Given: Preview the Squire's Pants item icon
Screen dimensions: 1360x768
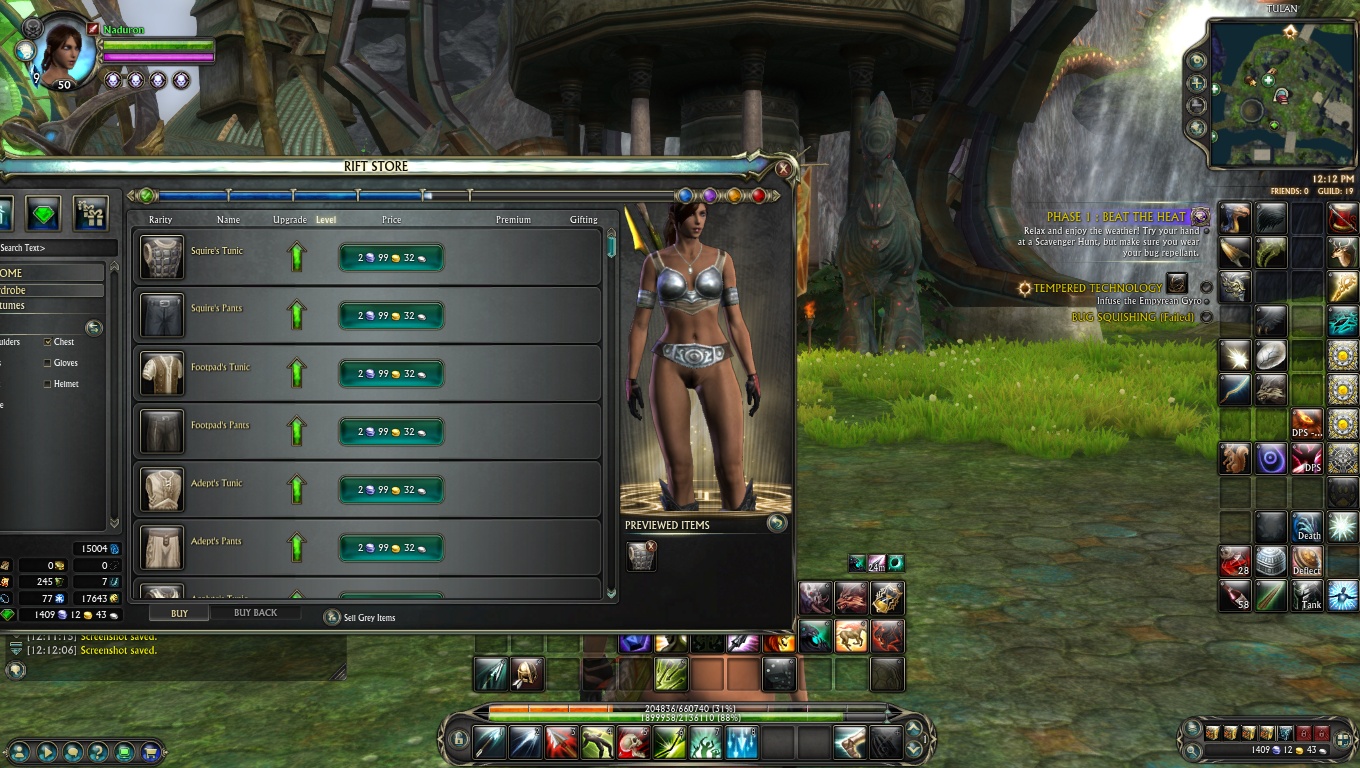Looking at the screenshot, I should 162,315.
